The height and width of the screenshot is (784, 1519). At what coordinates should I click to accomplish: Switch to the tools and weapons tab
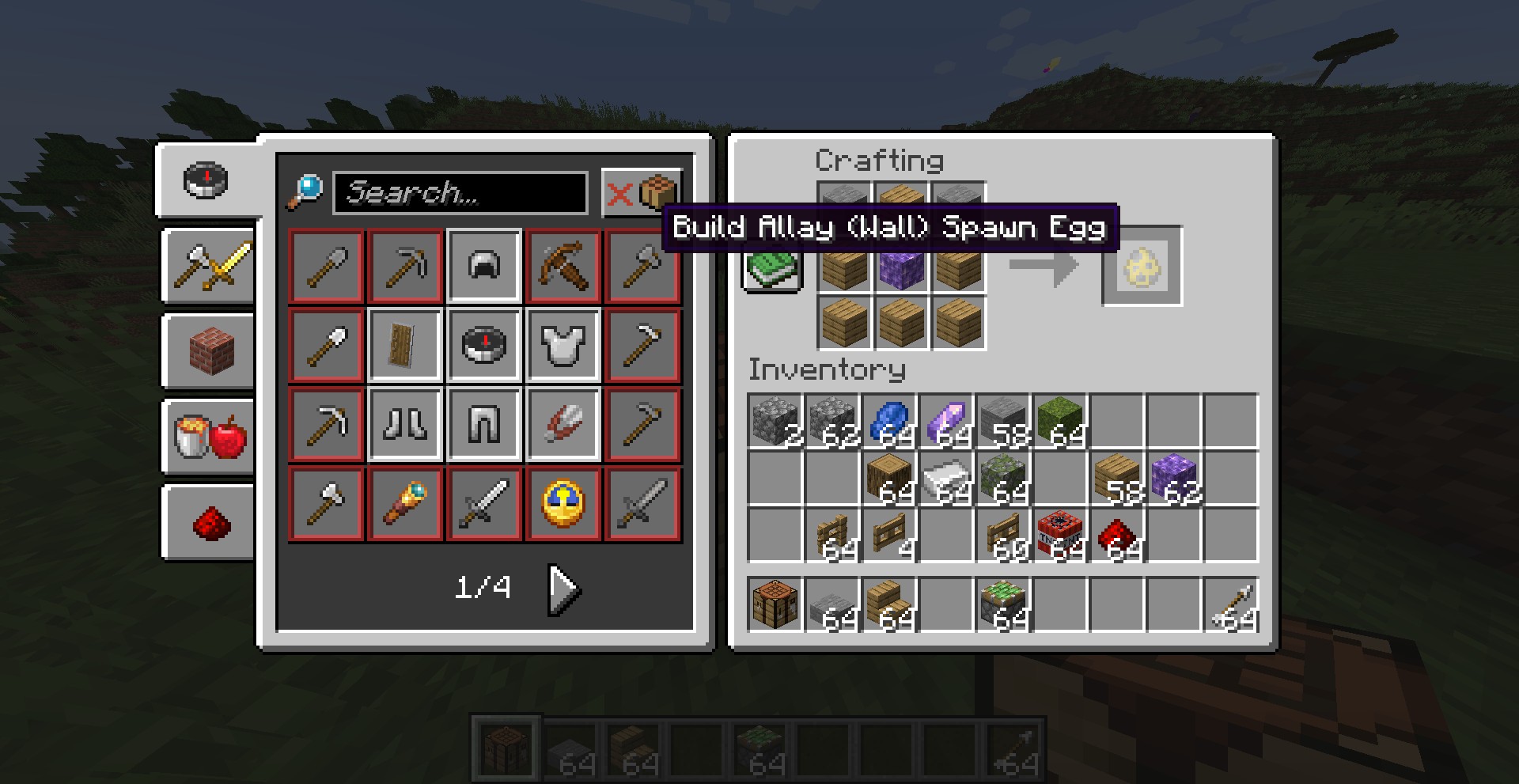pos(210,265)
